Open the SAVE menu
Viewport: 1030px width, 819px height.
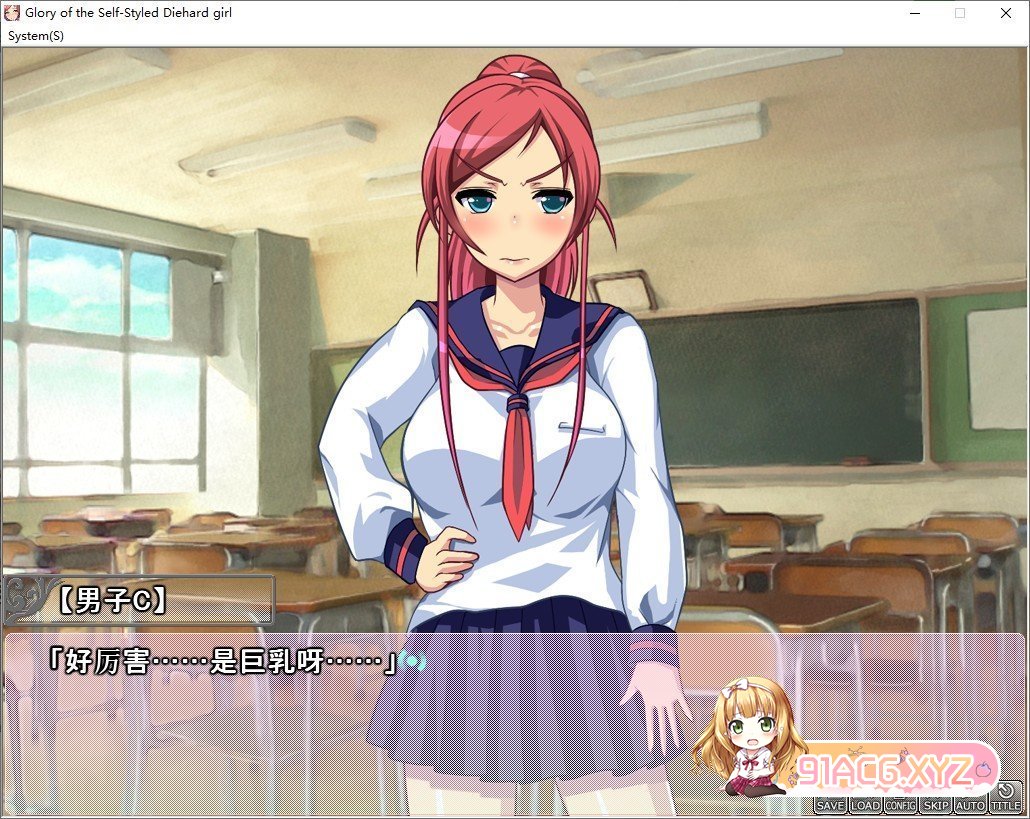pyautogui.click(x=830, y=805)
